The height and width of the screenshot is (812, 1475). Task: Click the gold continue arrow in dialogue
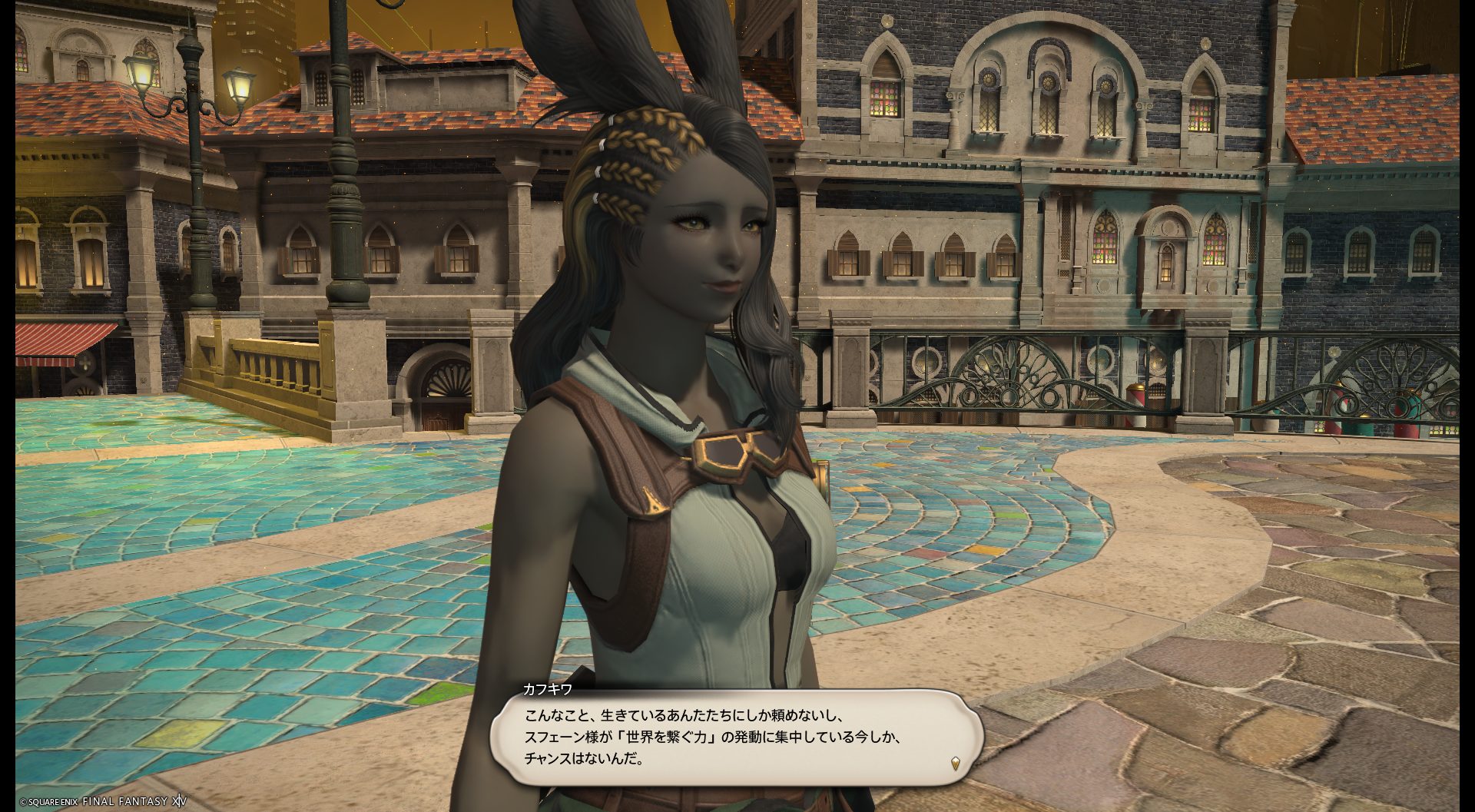pos(955,763)
